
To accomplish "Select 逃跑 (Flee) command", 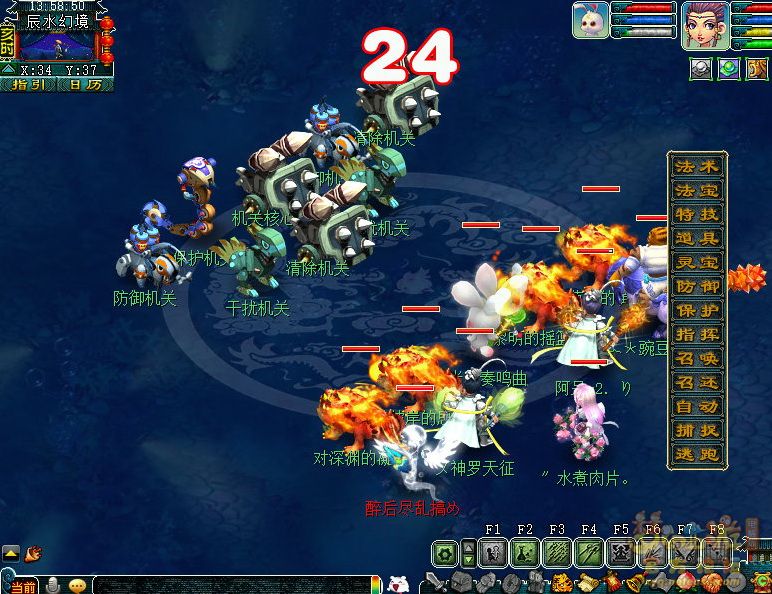I will pyautogui.click(x=697, y=455).
